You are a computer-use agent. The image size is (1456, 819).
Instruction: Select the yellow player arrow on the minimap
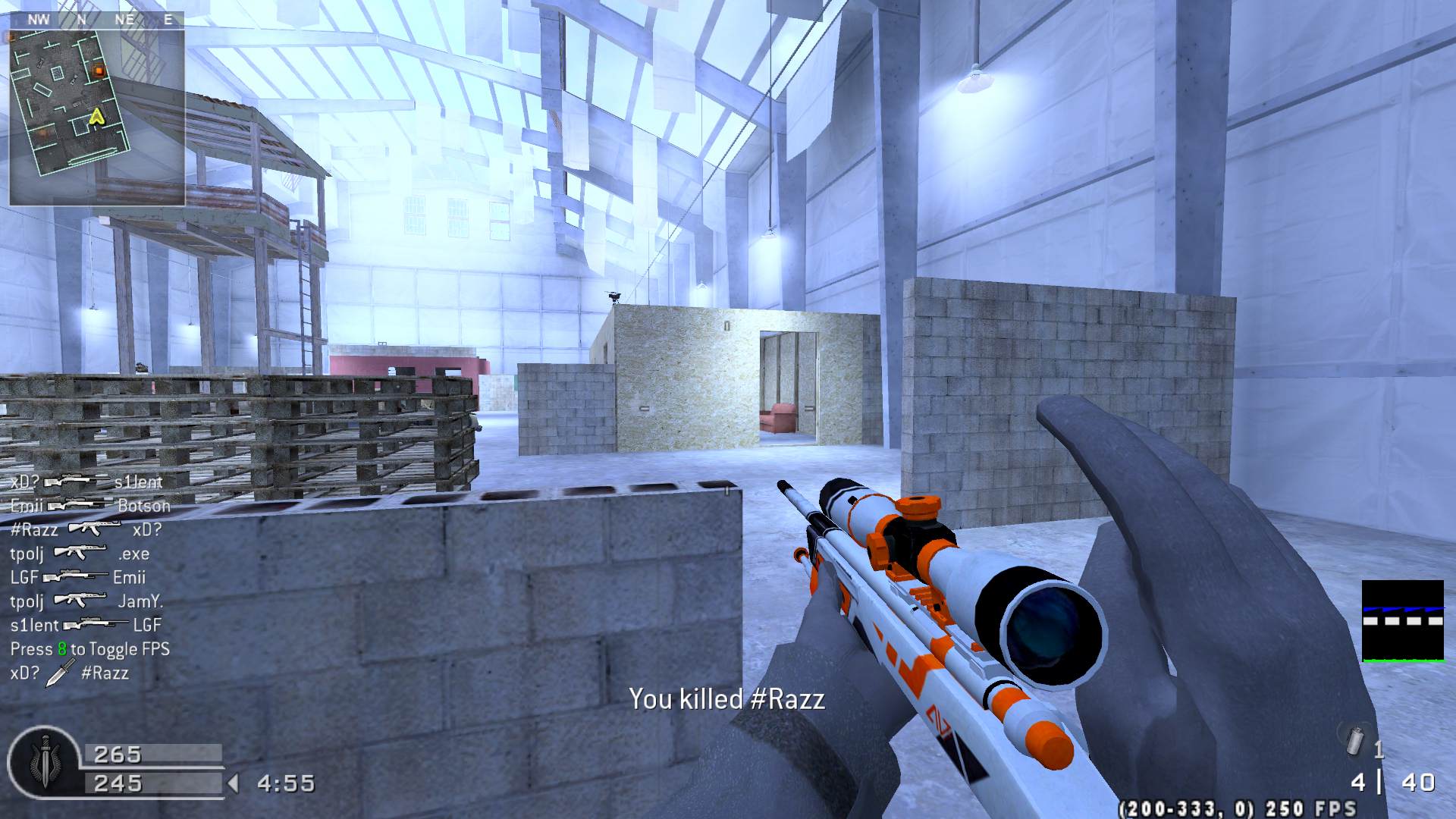(x=96, y=116)
